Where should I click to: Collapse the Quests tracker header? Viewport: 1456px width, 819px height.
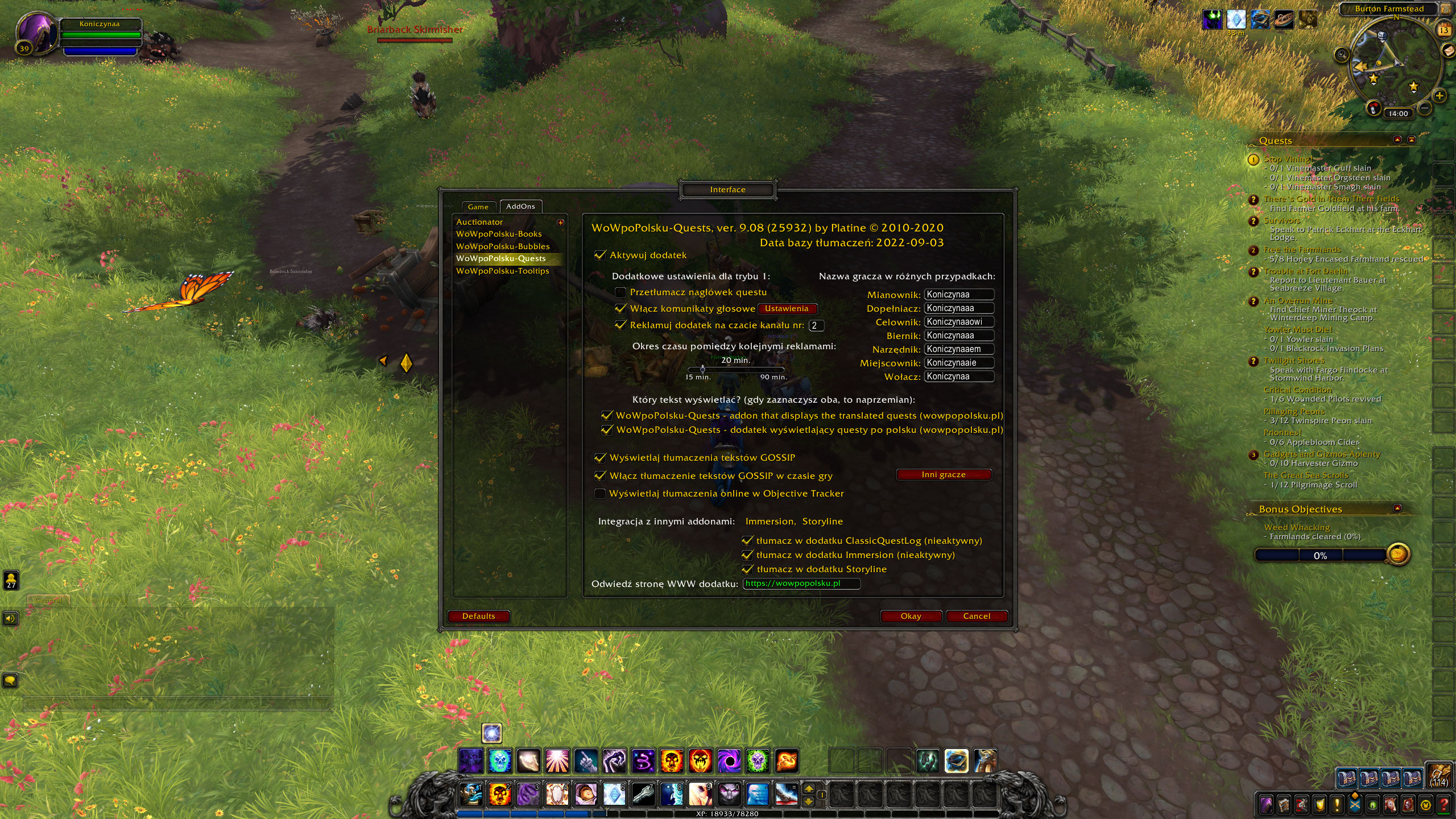[x=1397, y=140]
